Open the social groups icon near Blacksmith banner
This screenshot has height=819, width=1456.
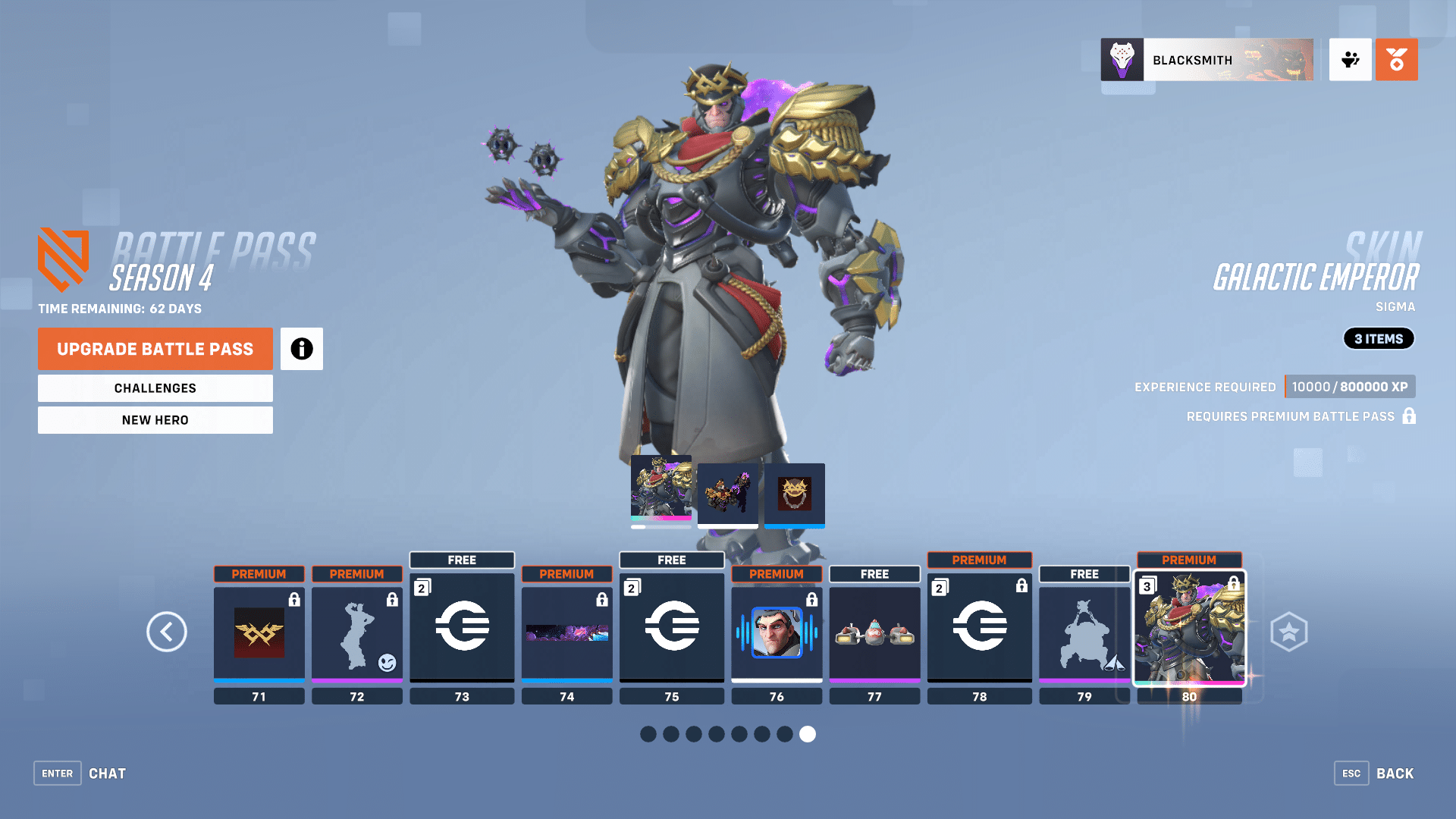1350,59
